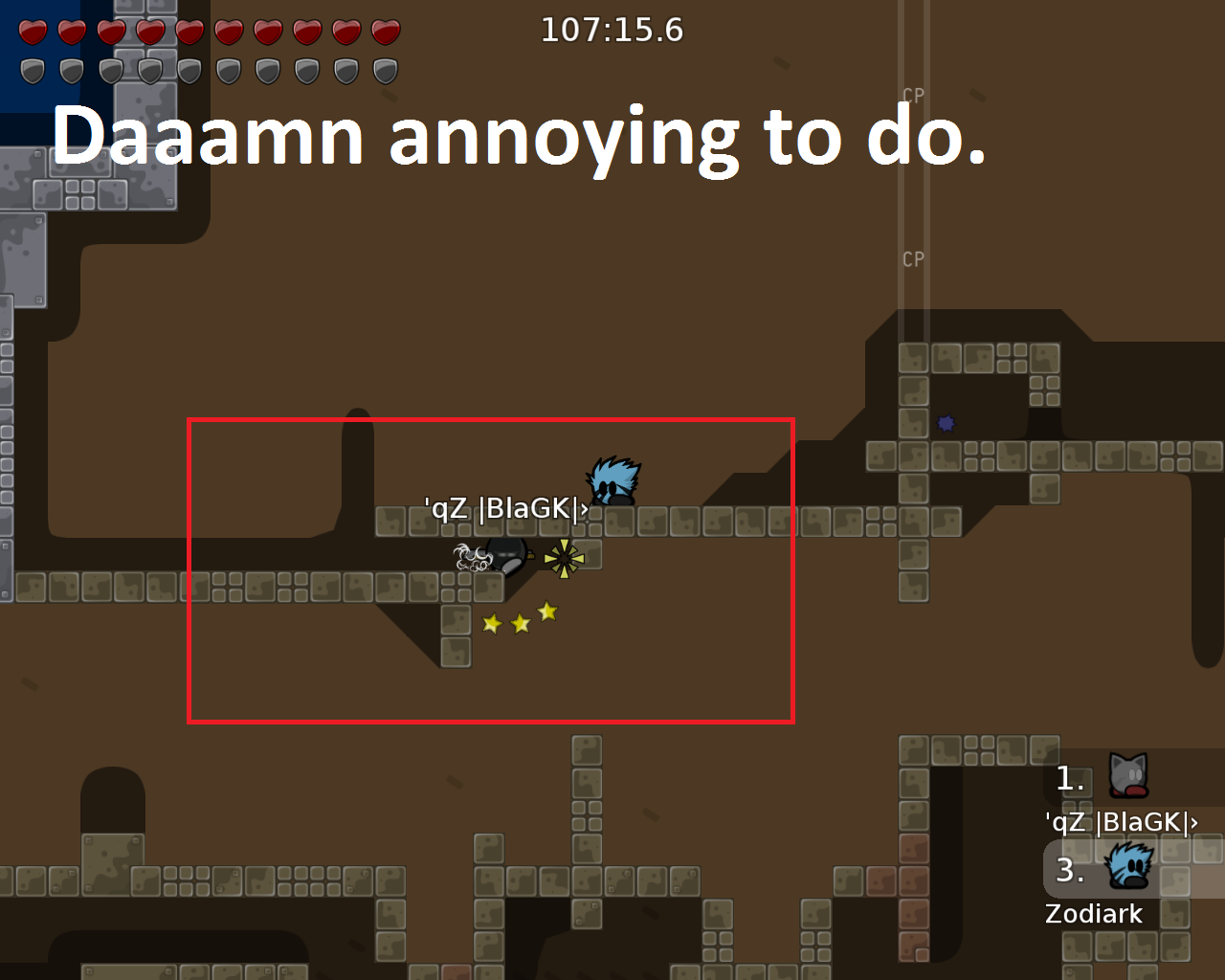This screenshot has height=980, width=1225.
Task: Click the topmost yellow star particle
Action: point(546,610)
